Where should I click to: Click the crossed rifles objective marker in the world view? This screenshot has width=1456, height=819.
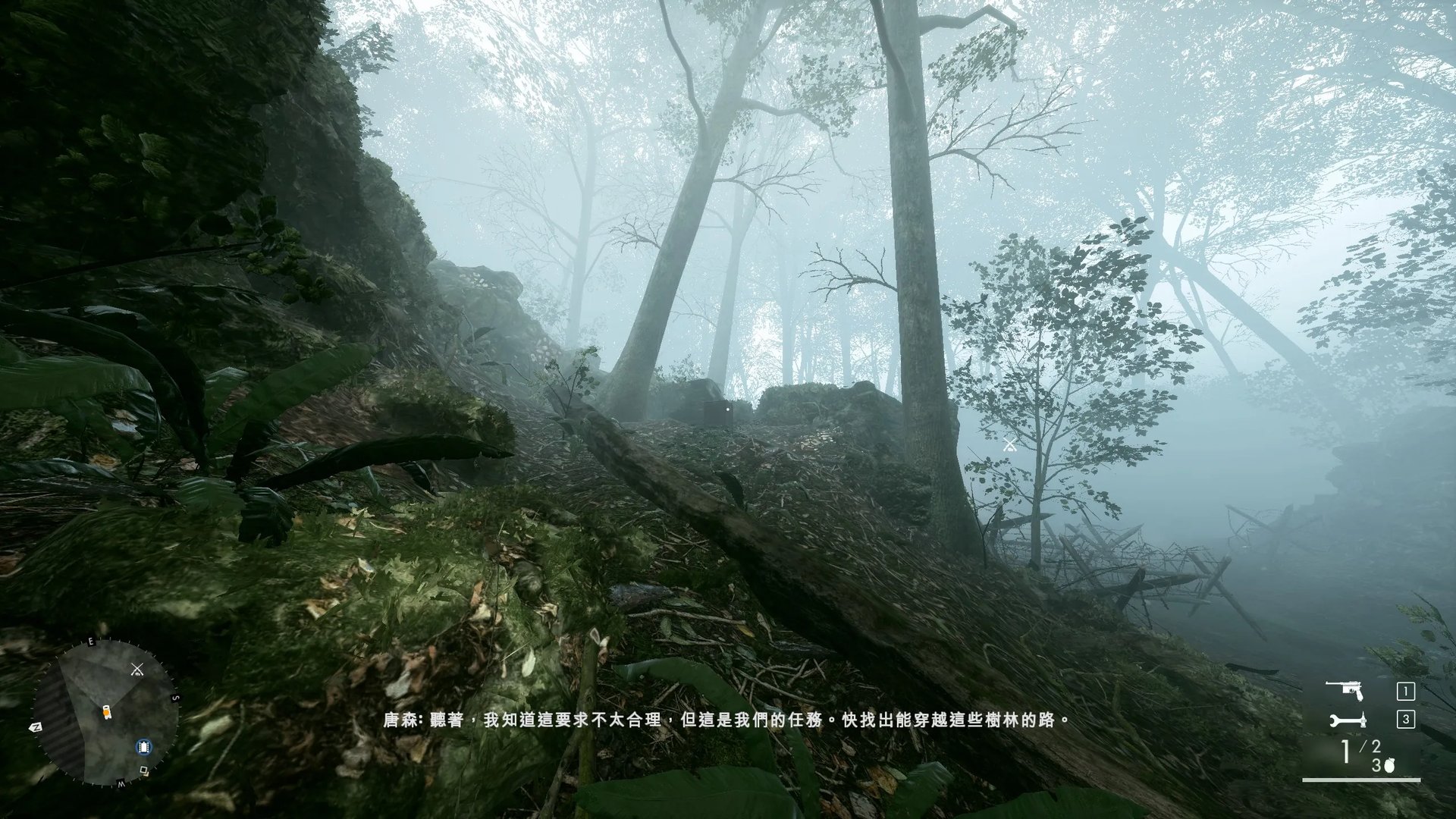pos(1009,445)
